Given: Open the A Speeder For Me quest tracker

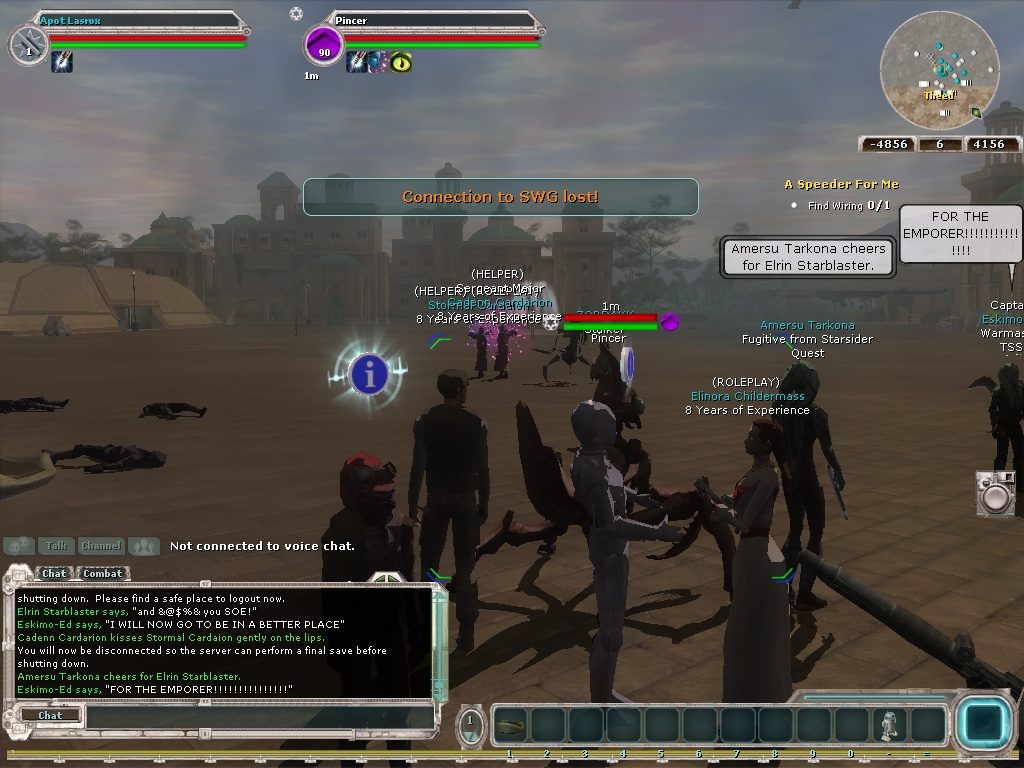Looking at the screenshot, I should pos(841,184).
